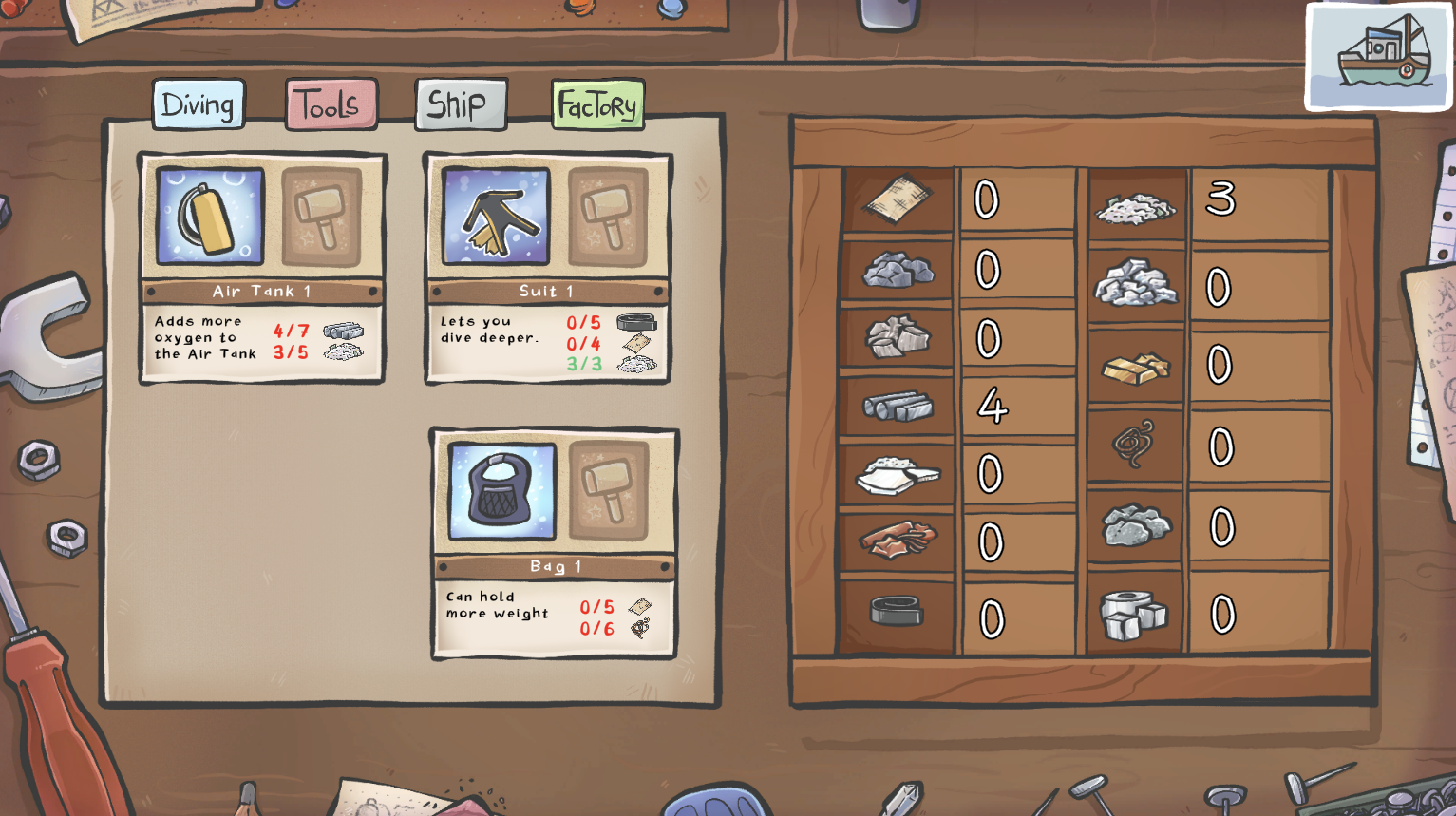This screenshot has width=1456, height=816.
Task: Switch to the Diving tab
Action: [x=198, y=105]
